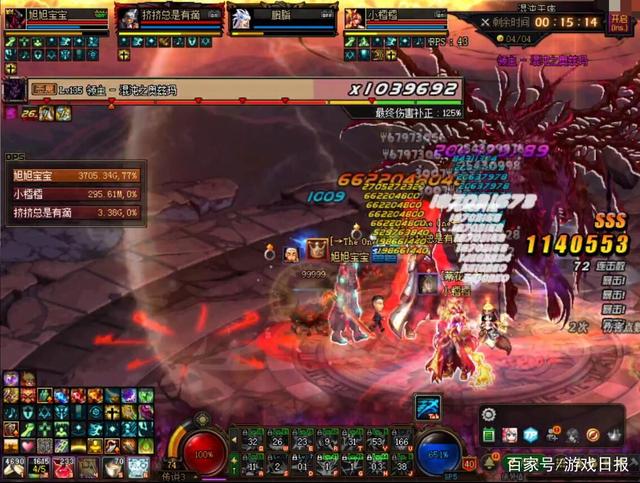Select the pink heart buff icon
Viewport: 640px width, 483px height.
tap(28, 445)
